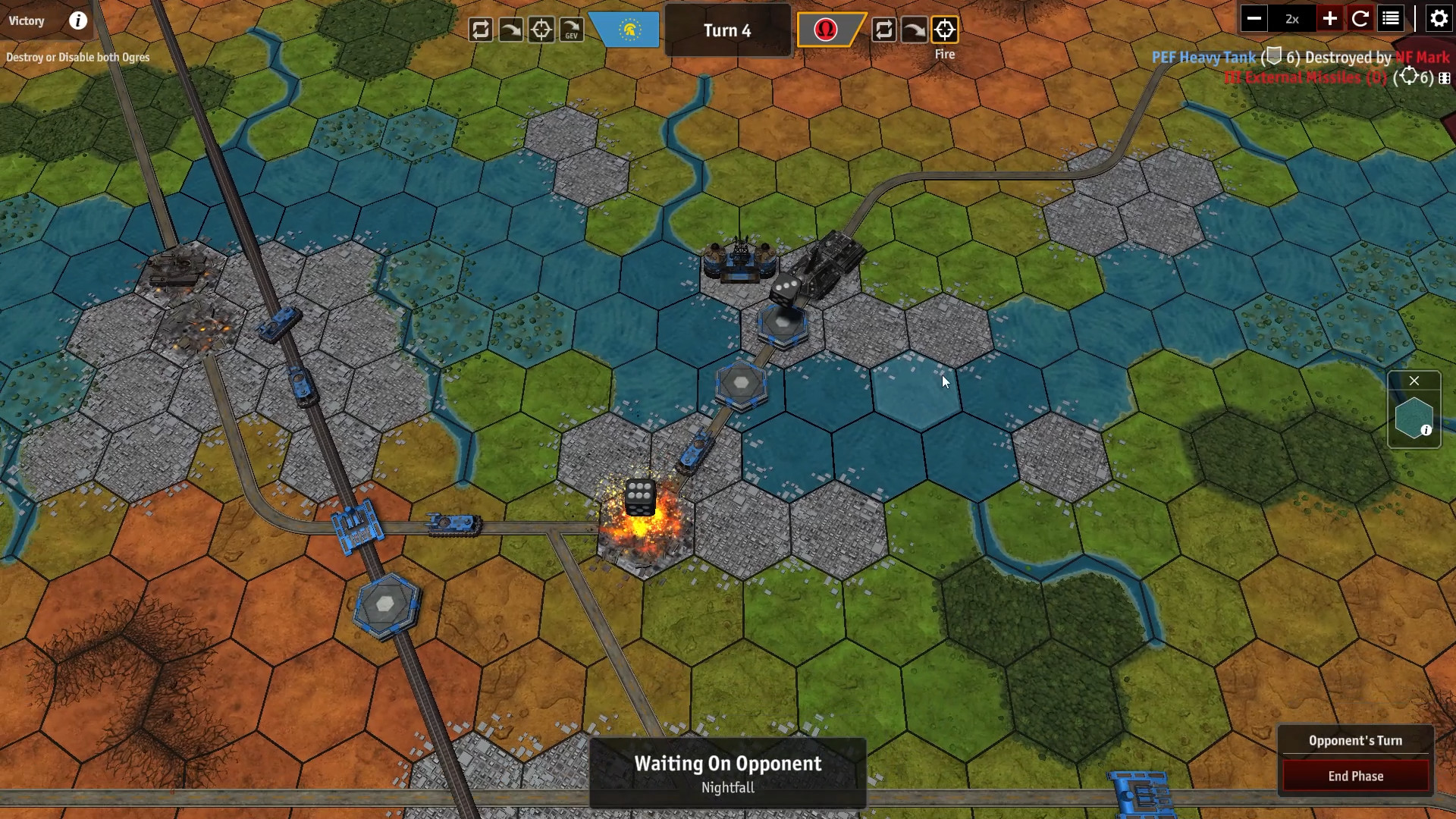Toggle the loop icon right of Turn 4
The height and width of the screenshot is (819, 1456).
[883, 29]
